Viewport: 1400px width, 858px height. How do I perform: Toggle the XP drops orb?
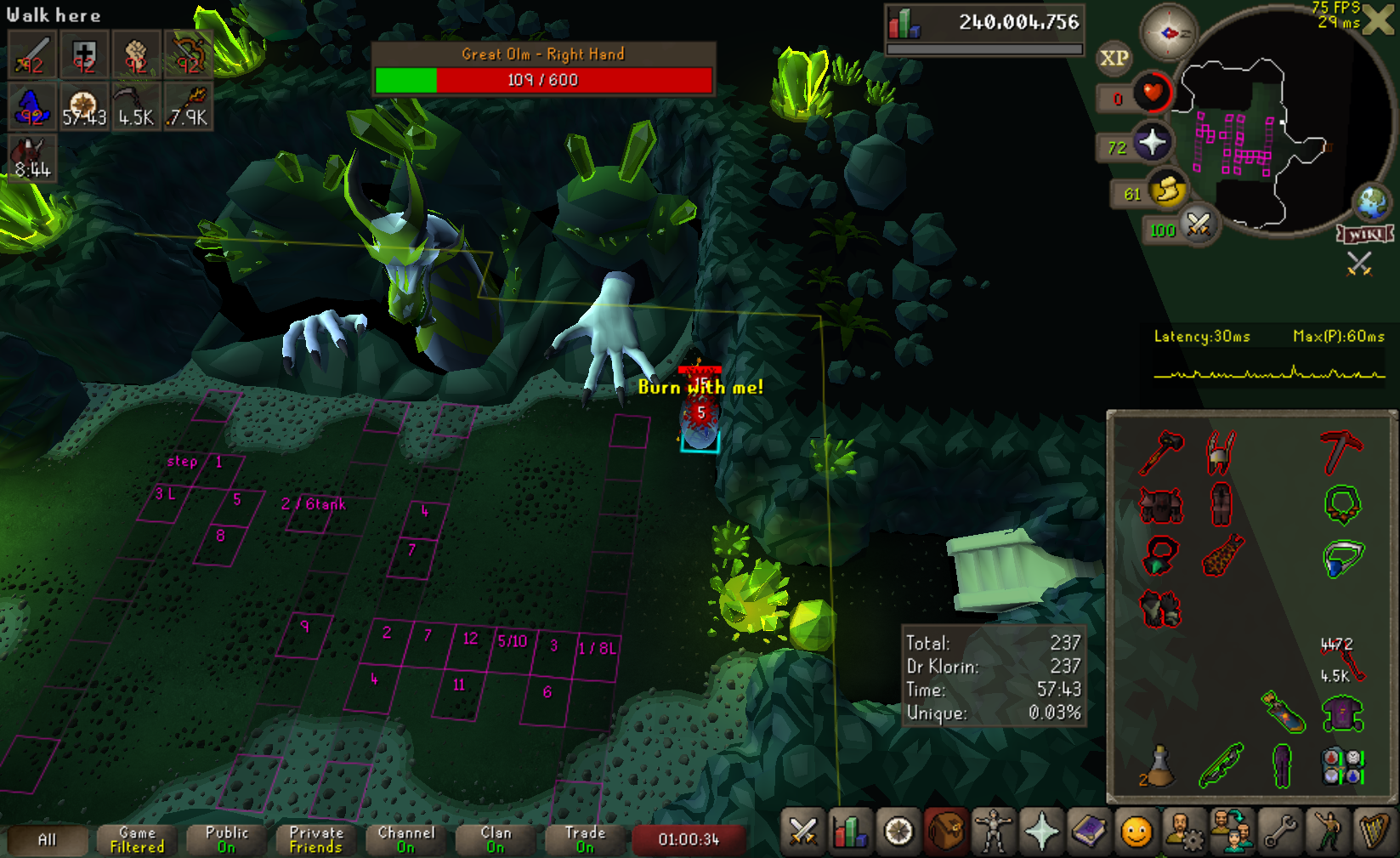tap(1114, 58)
